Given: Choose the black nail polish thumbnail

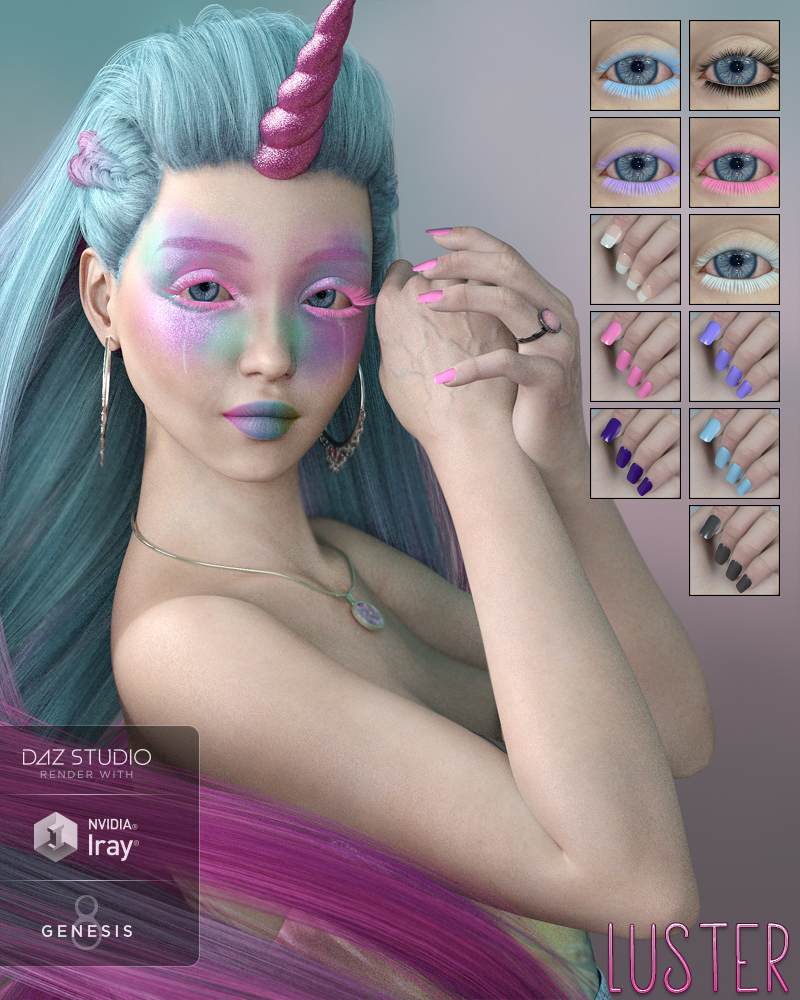Looking at the screenshot, I should point(734,550).
